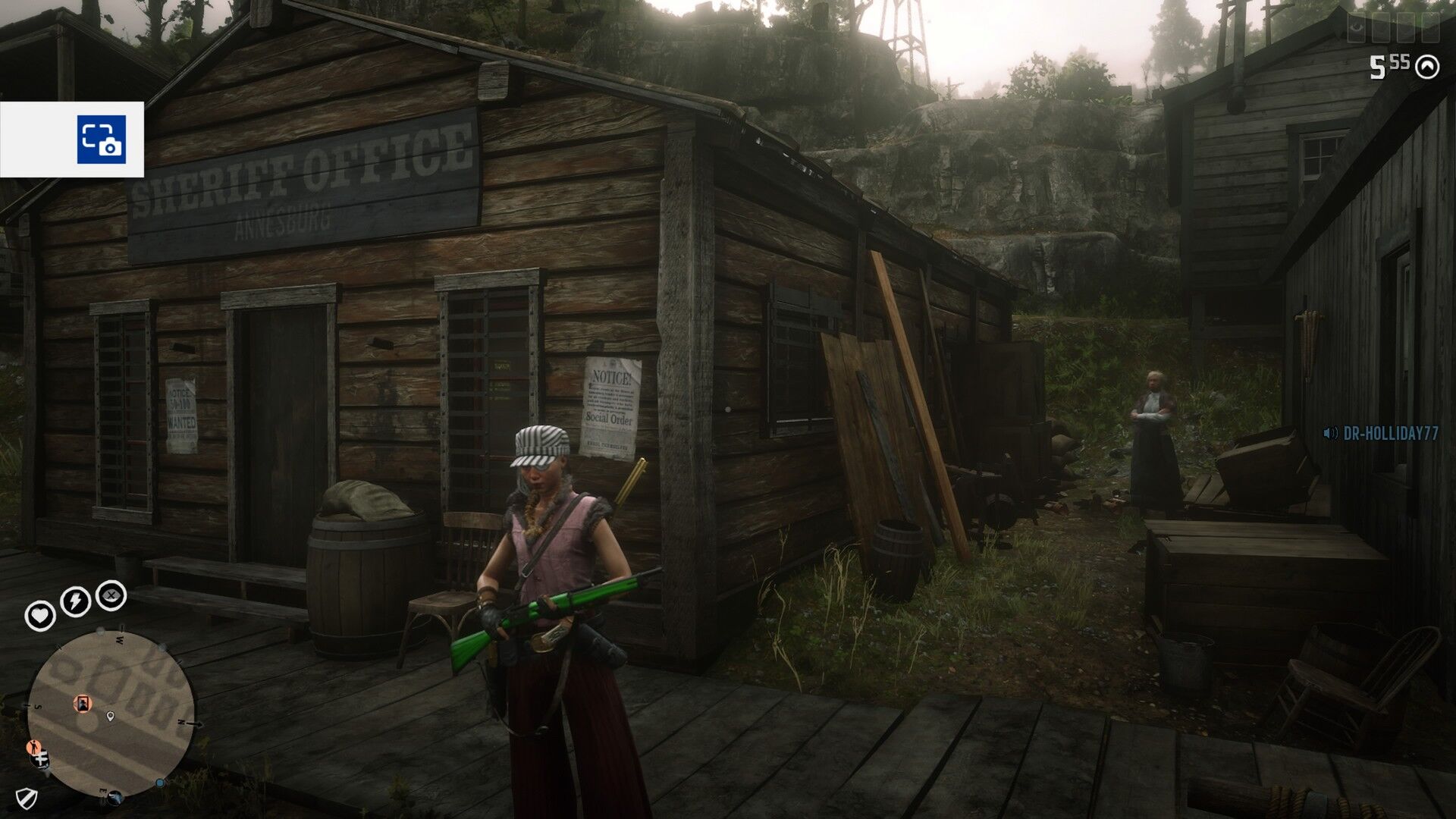Click the Dead Eye core icon
Screen dimensions: 1456x819
[111, 595]
